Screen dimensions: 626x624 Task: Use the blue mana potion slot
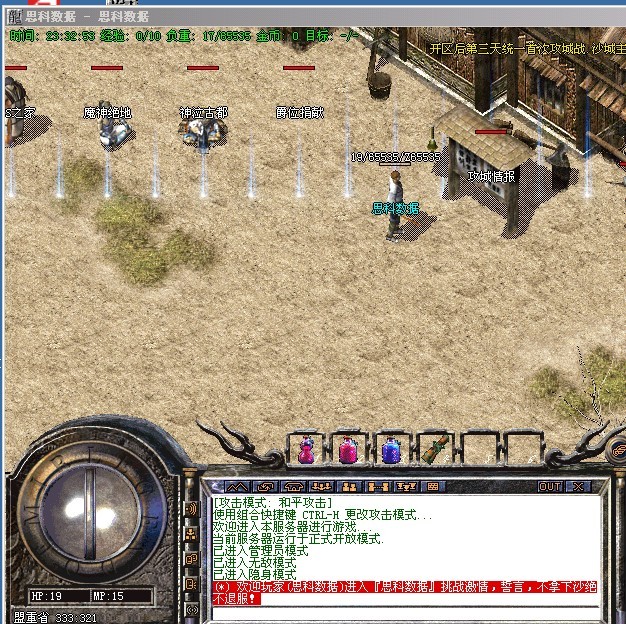pos(391,449)
